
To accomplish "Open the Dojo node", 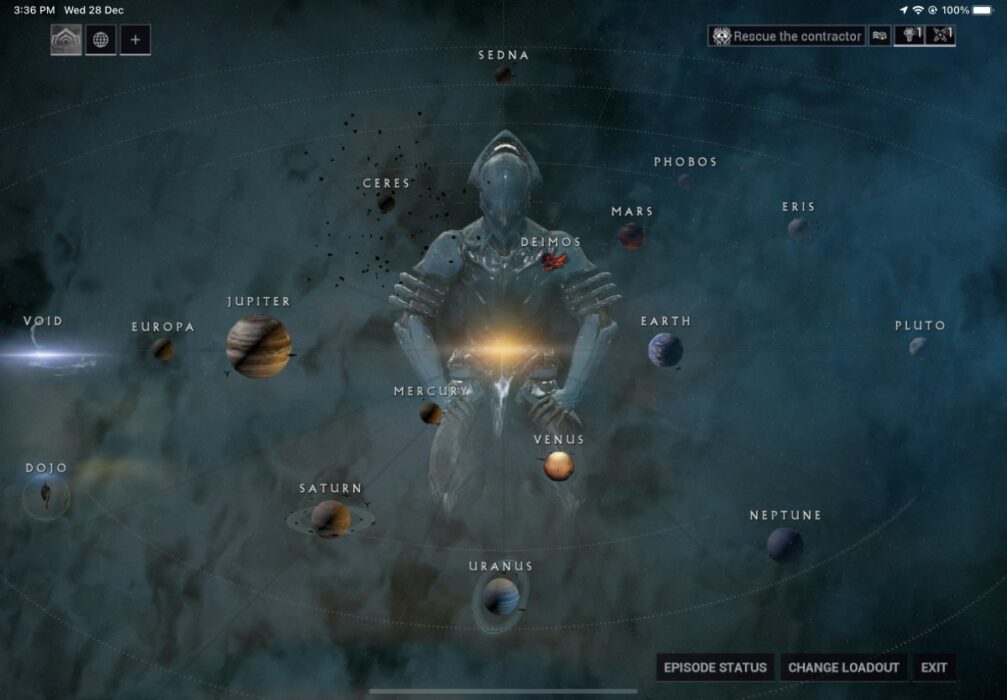I will 46,494.
